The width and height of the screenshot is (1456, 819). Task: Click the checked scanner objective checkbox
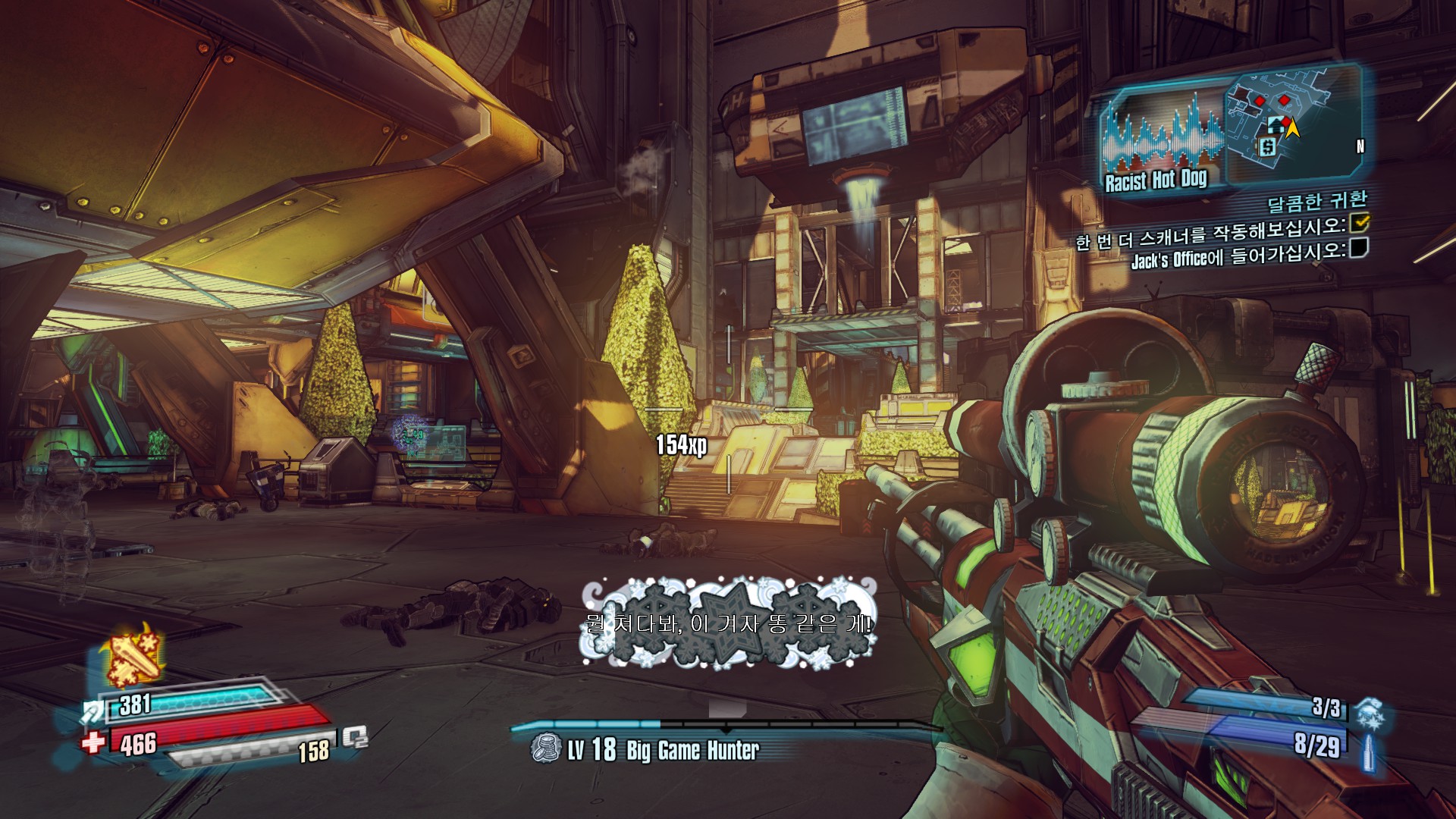pyautogui.click(x=1360, y=221)
